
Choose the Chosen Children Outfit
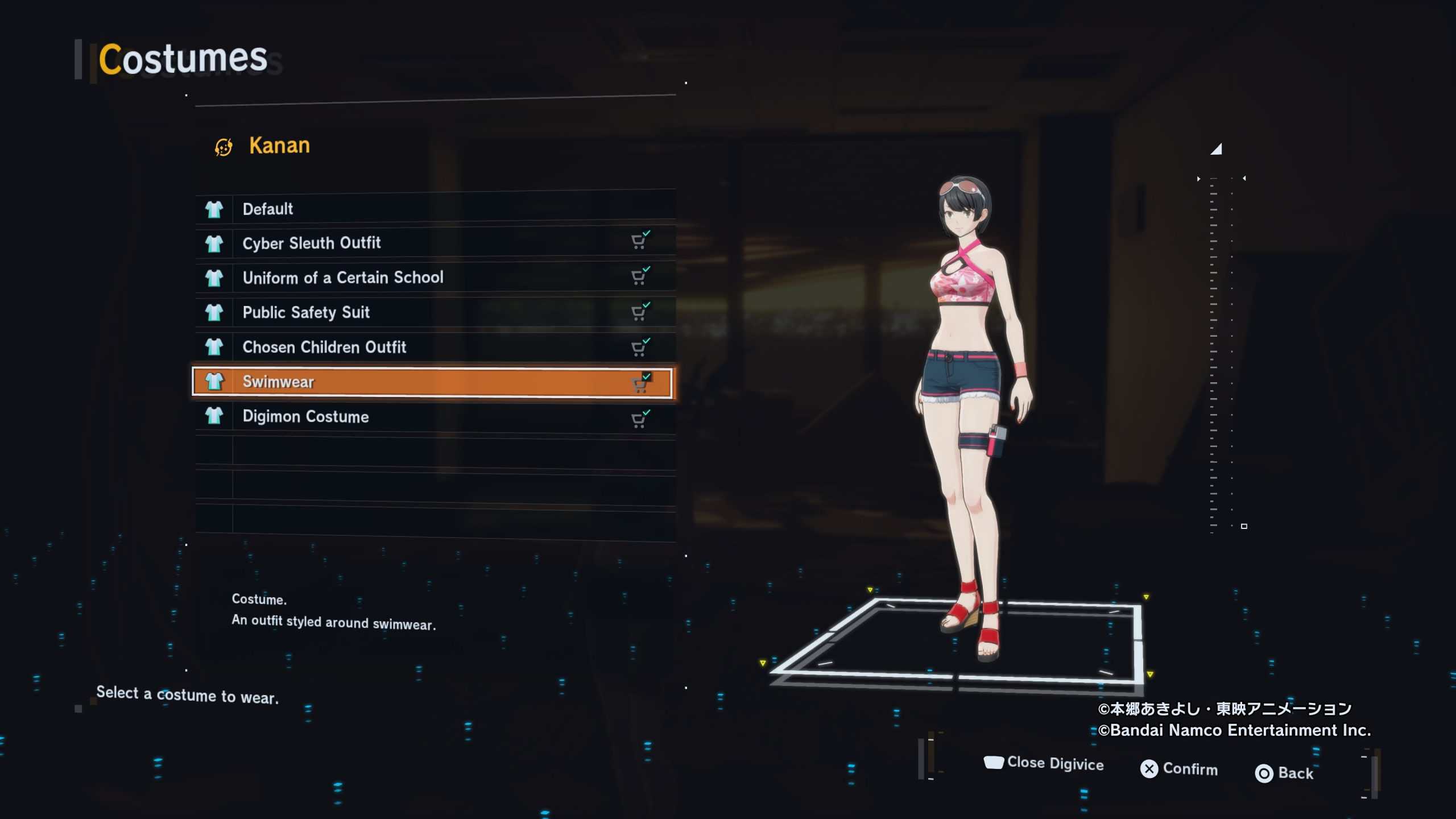pos(435,347)
